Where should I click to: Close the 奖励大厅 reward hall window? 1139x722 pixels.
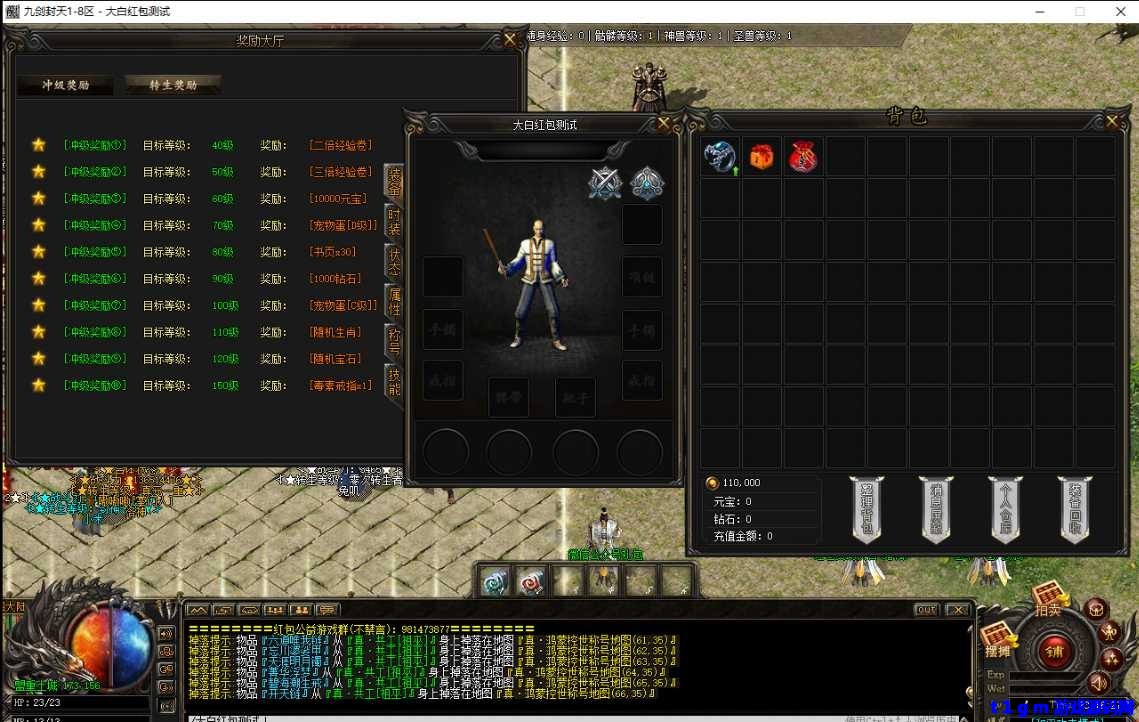pyautogui.click(x=510, y=40)
